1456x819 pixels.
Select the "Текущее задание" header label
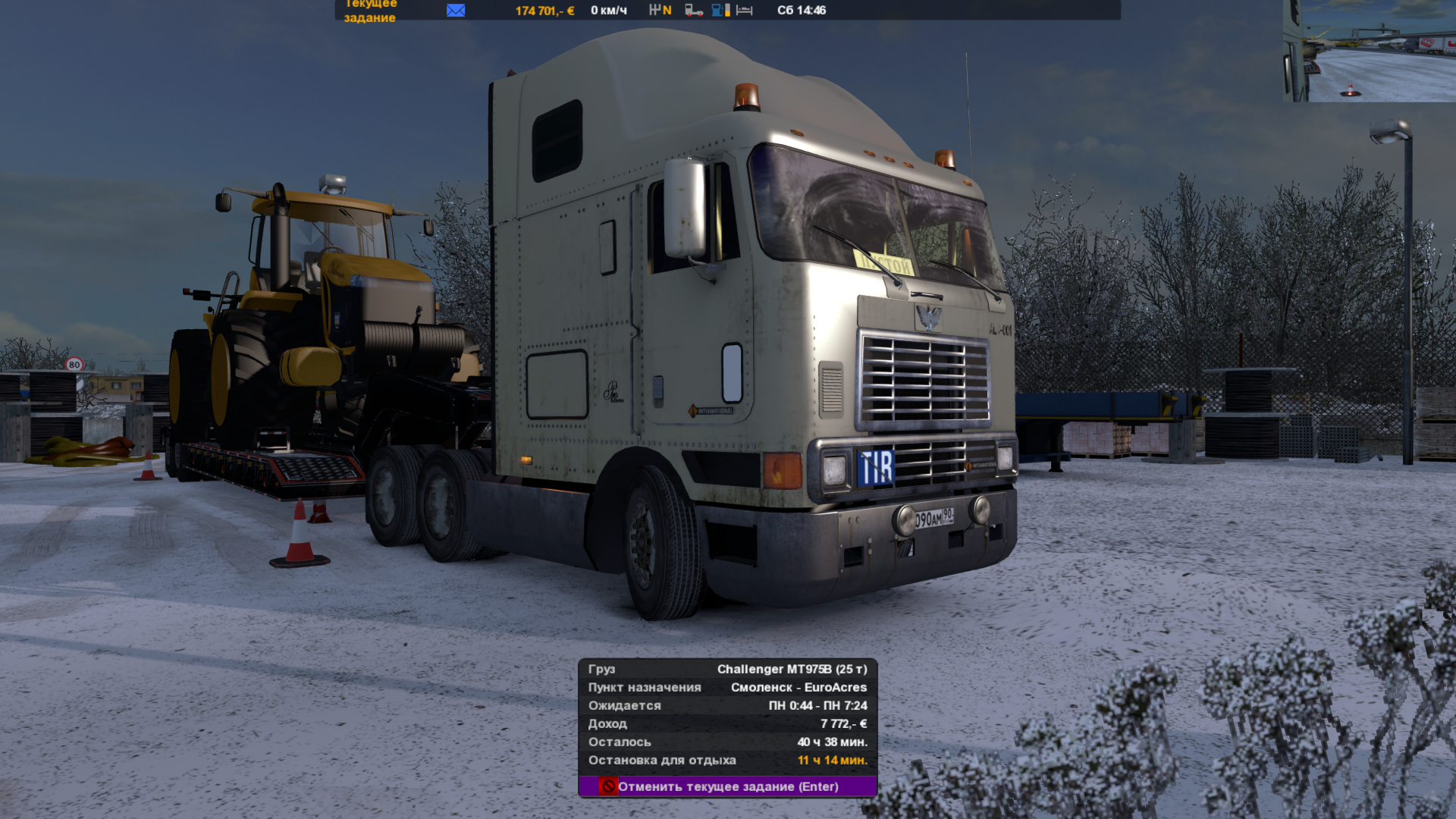coord(370,11)
